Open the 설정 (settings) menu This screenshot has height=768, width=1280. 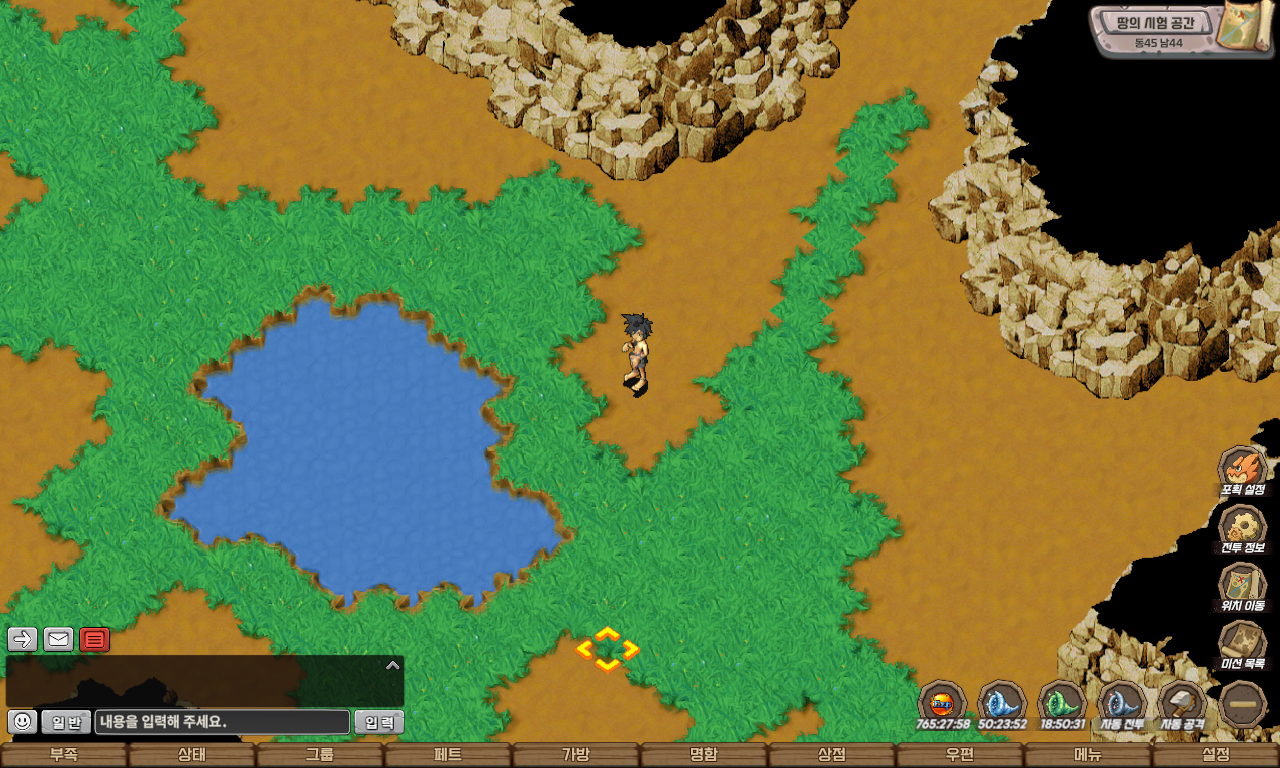coord(1216,755)
